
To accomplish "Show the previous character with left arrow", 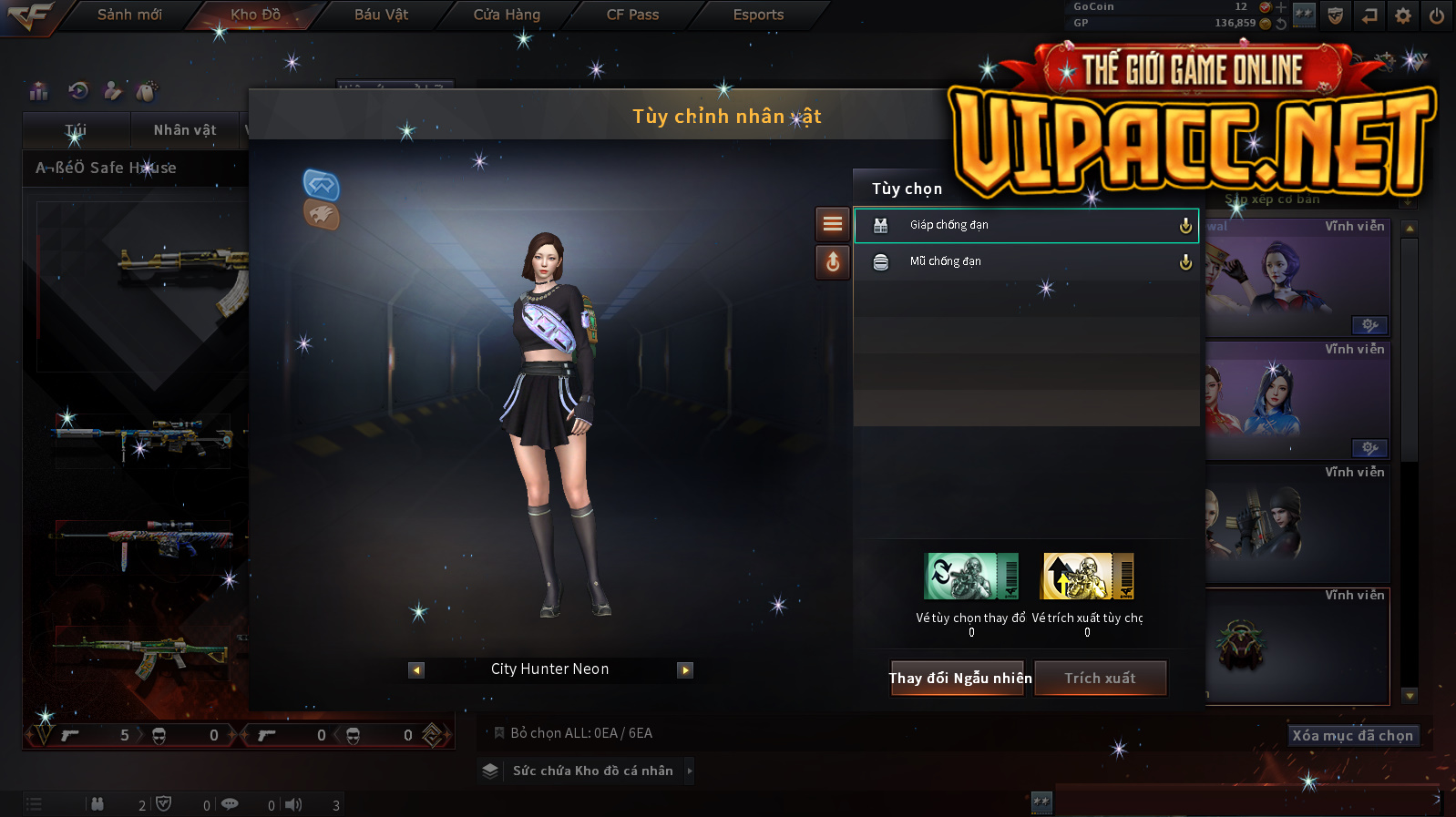I will (416, 670).
